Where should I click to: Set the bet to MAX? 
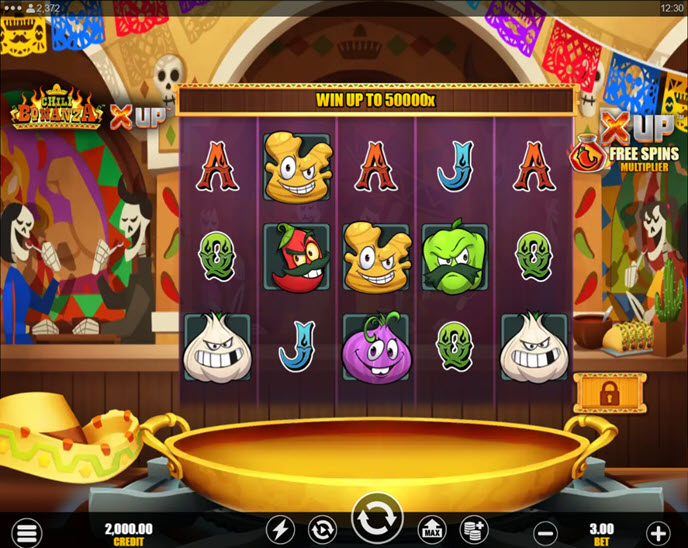click(432, 529)
